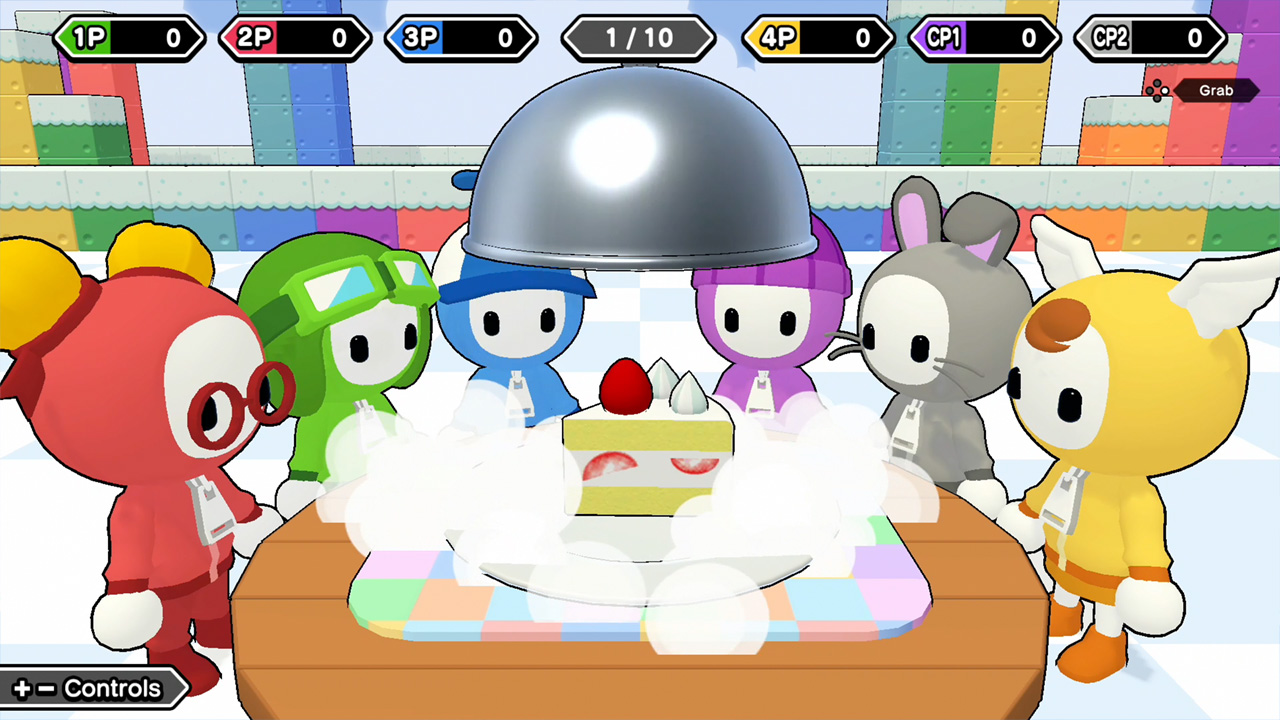Expand the 1/10 round indicator

pyautogui.click(x=638, y=38)
